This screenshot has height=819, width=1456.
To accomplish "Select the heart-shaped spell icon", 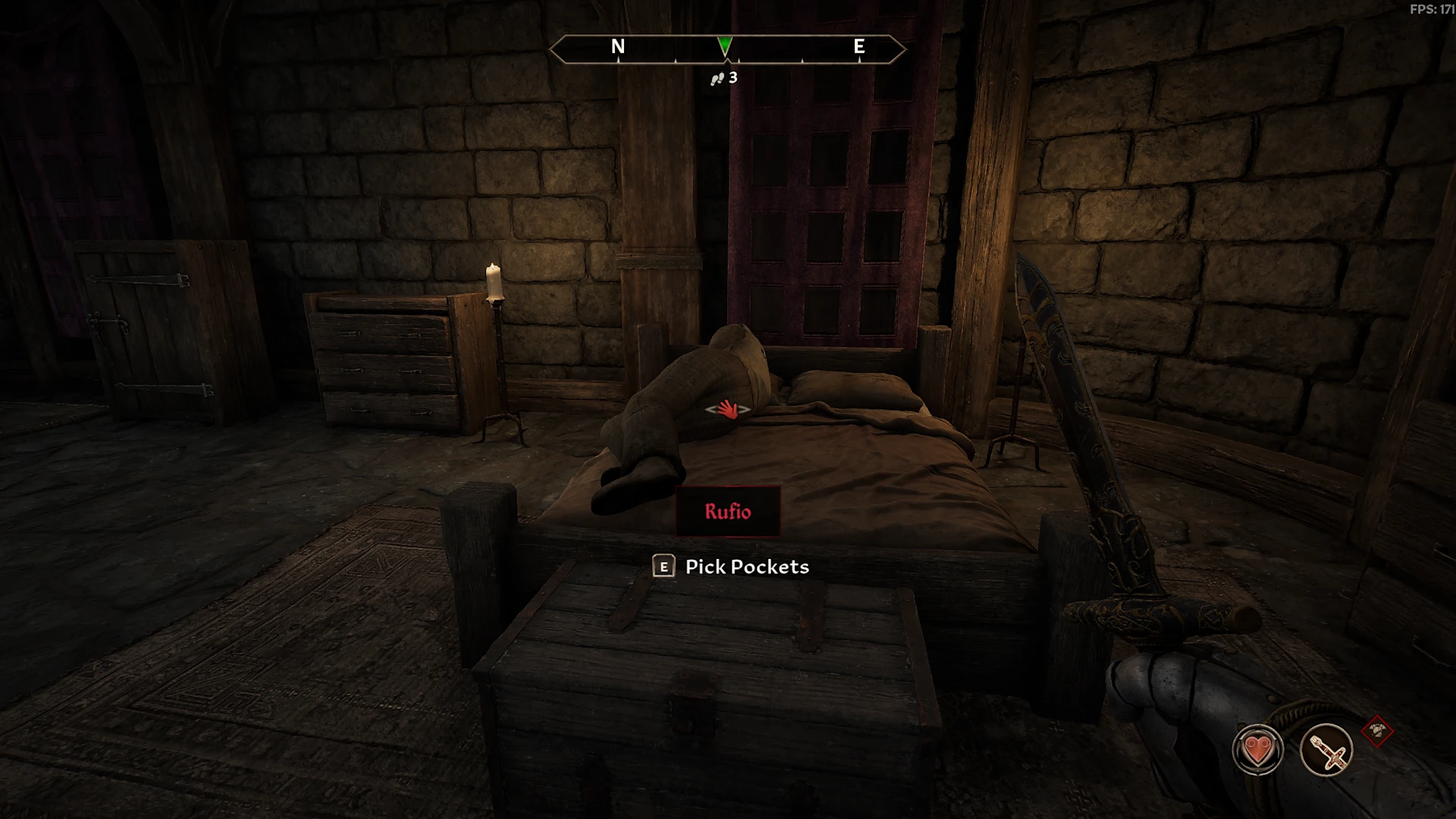I will coord(1258,750).
